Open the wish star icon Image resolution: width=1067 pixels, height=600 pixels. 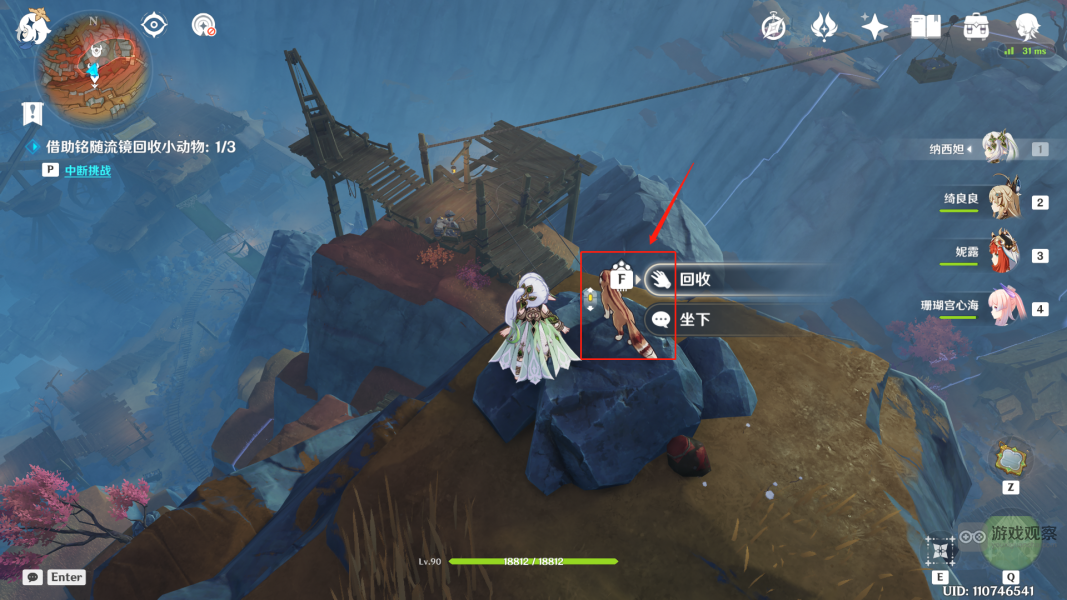[x=875, y=27]
